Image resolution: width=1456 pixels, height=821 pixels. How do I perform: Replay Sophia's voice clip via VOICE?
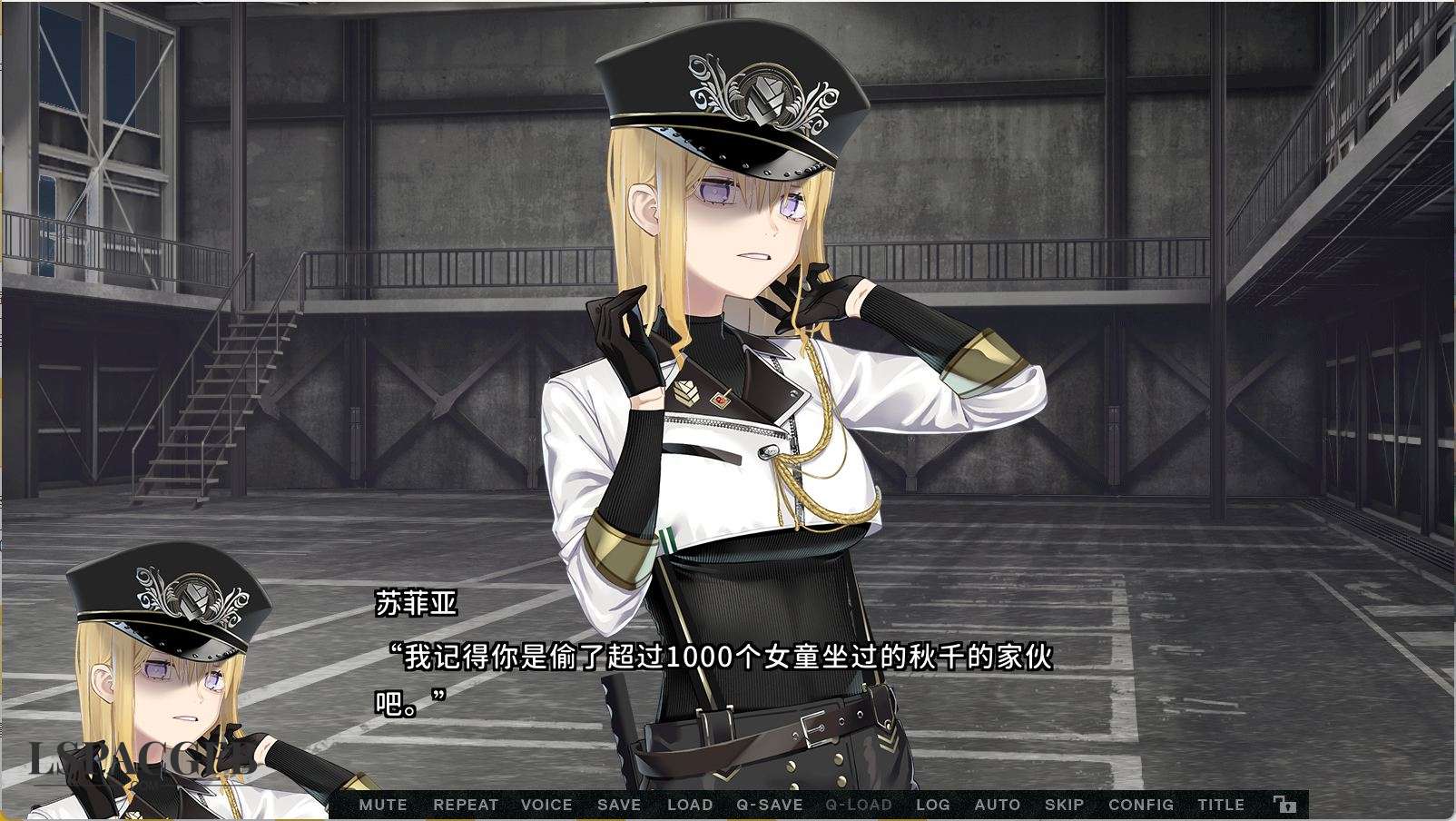[546, 805]
